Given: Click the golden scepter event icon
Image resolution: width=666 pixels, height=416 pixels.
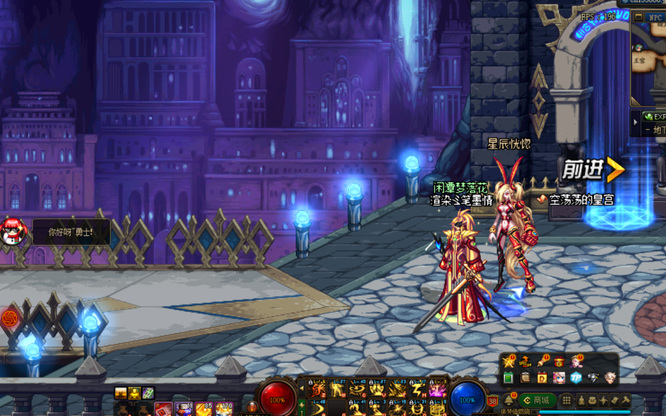Looking at the screenshot, I should click(x=541, y=362).
